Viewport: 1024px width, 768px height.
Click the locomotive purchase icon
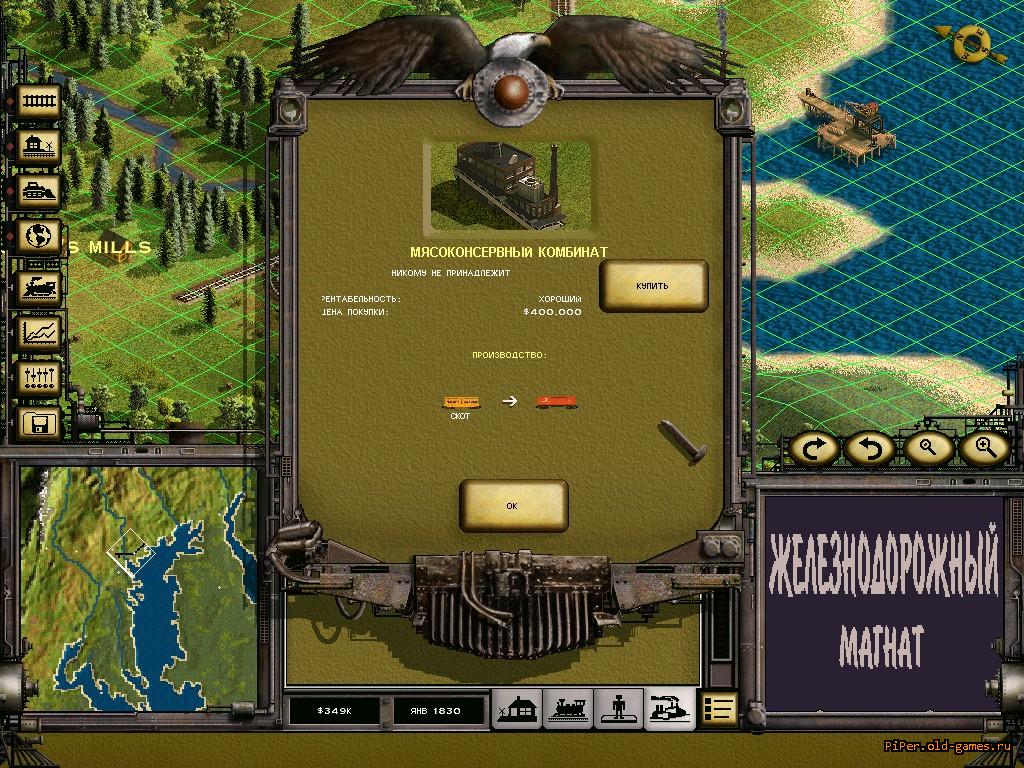click(39, 287)
